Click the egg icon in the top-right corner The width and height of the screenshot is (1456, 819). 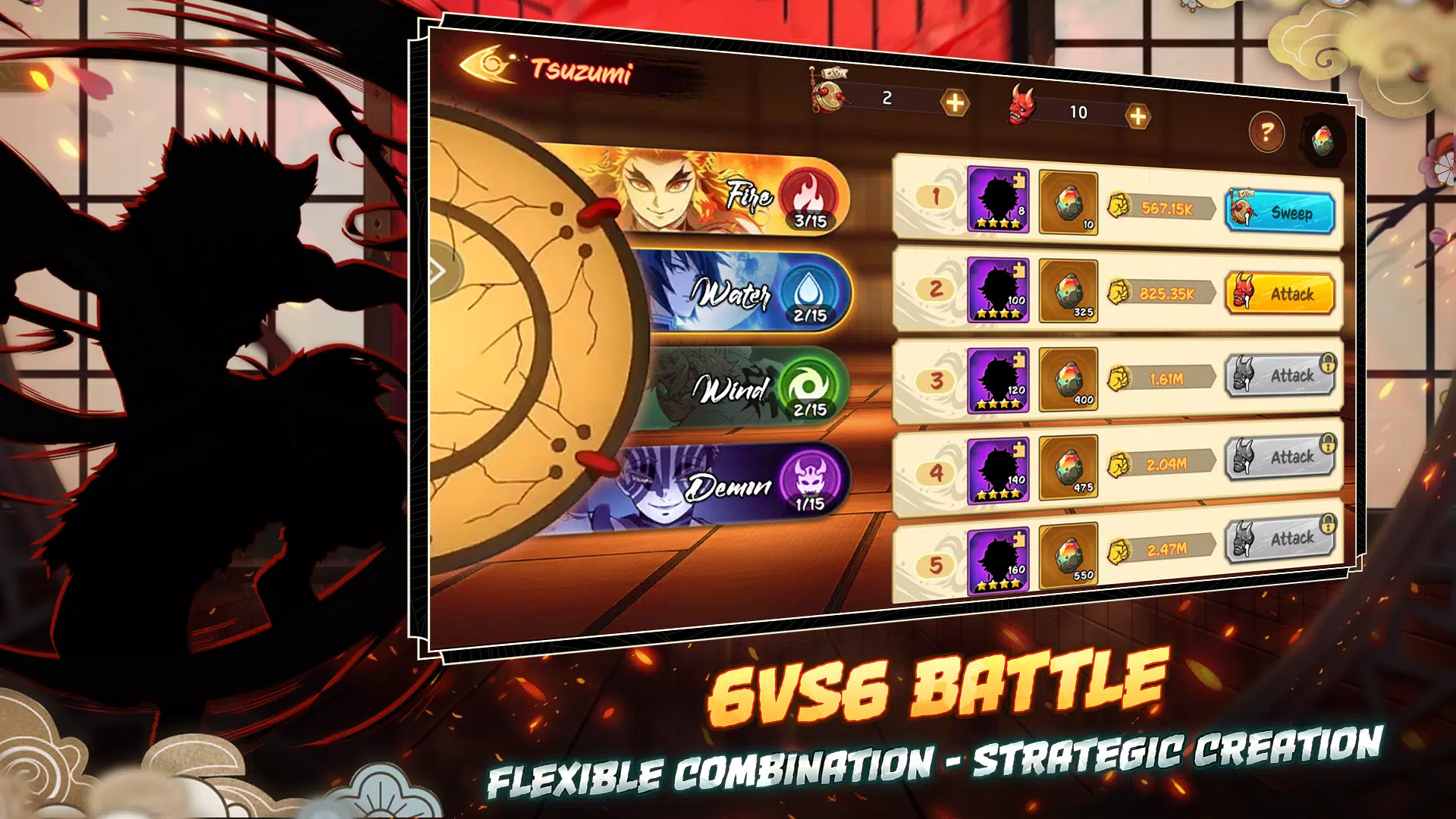1324,140
